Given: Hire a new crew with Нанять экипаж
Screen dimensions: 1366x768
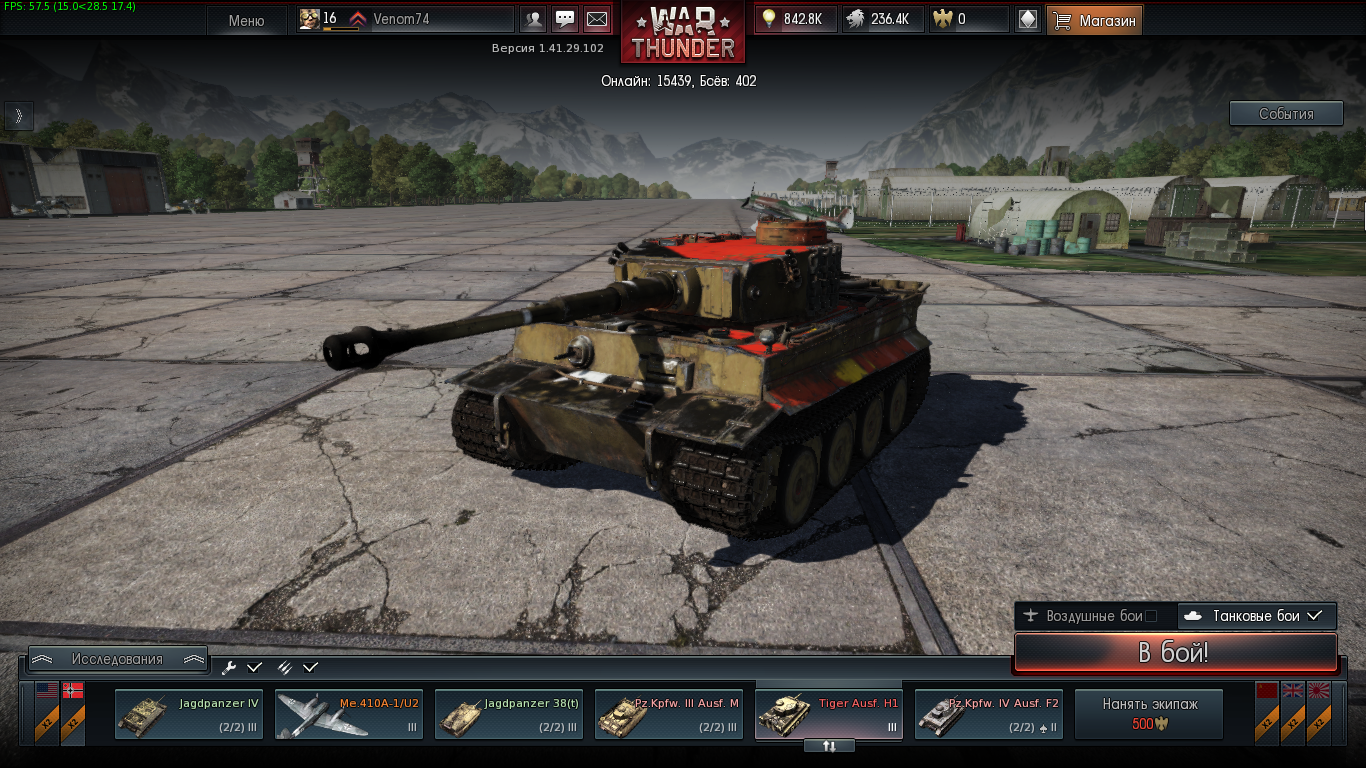Looking at the screenshot, I should pyautogui.click(x=1149, y=713).
